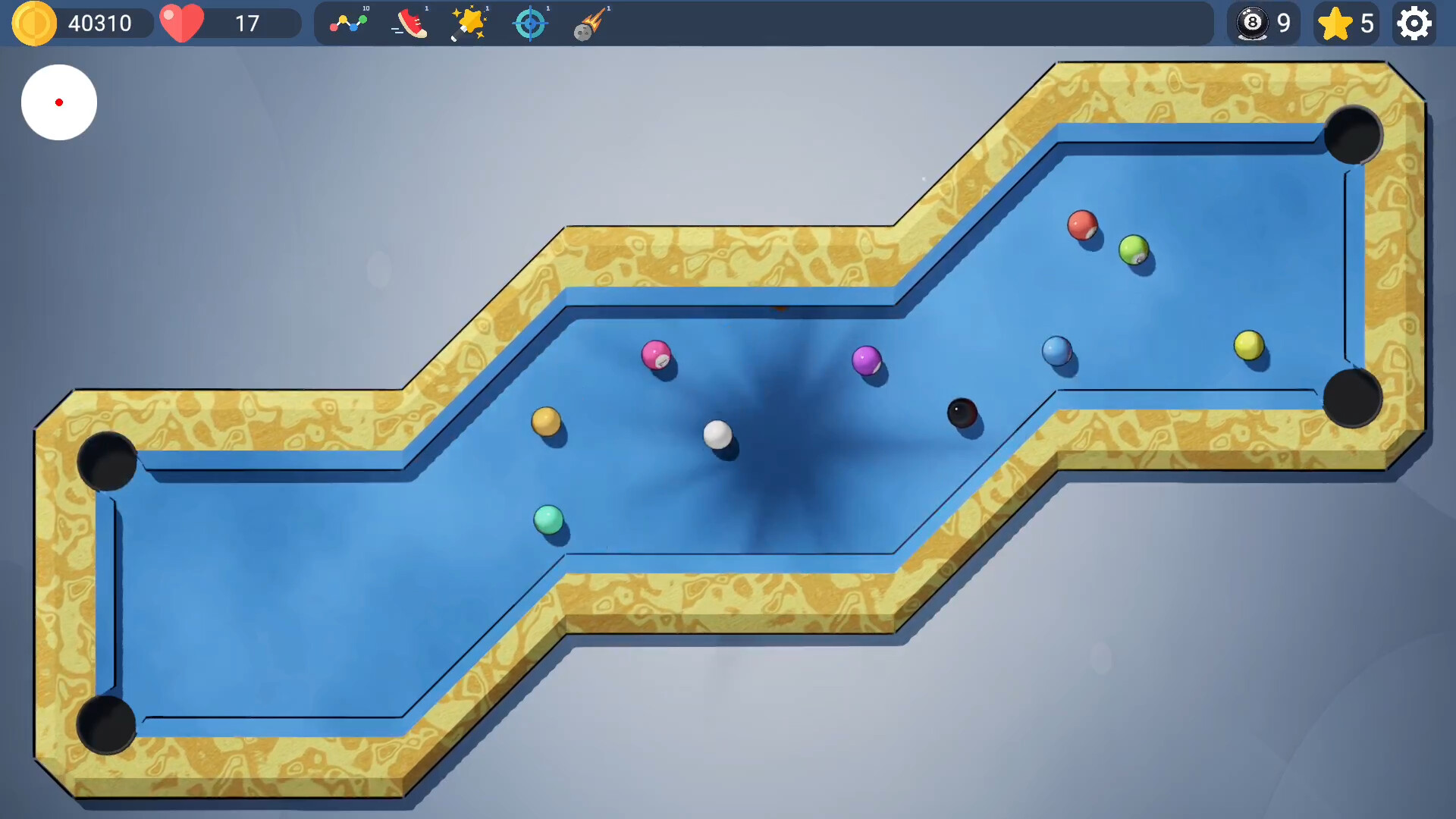
Task: Click the green ball below the cue ball
Action: [x=548, y=519]
